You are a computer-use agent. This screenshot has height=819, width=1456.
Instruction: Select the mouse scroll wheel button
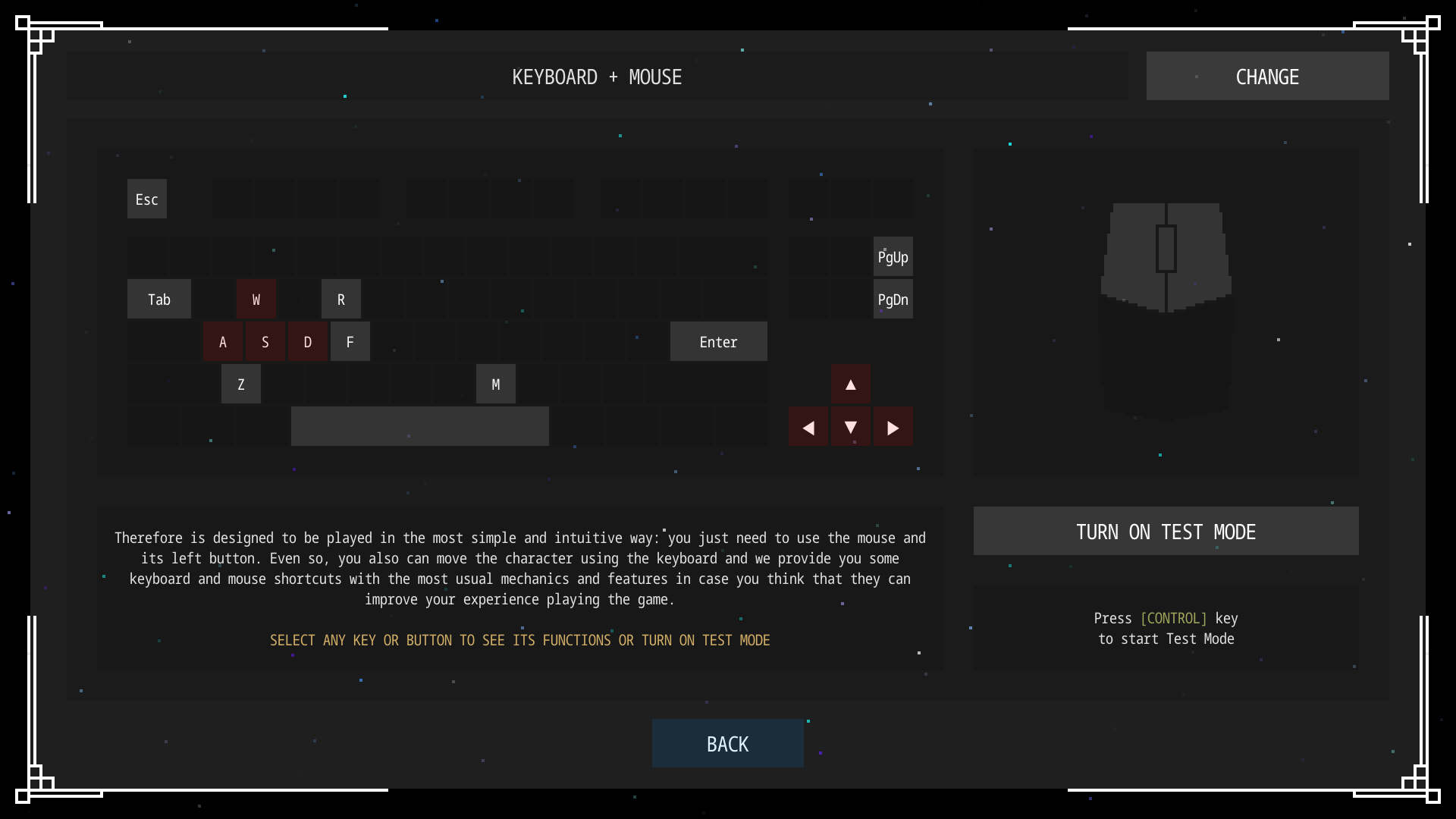tap(1166, 248)
